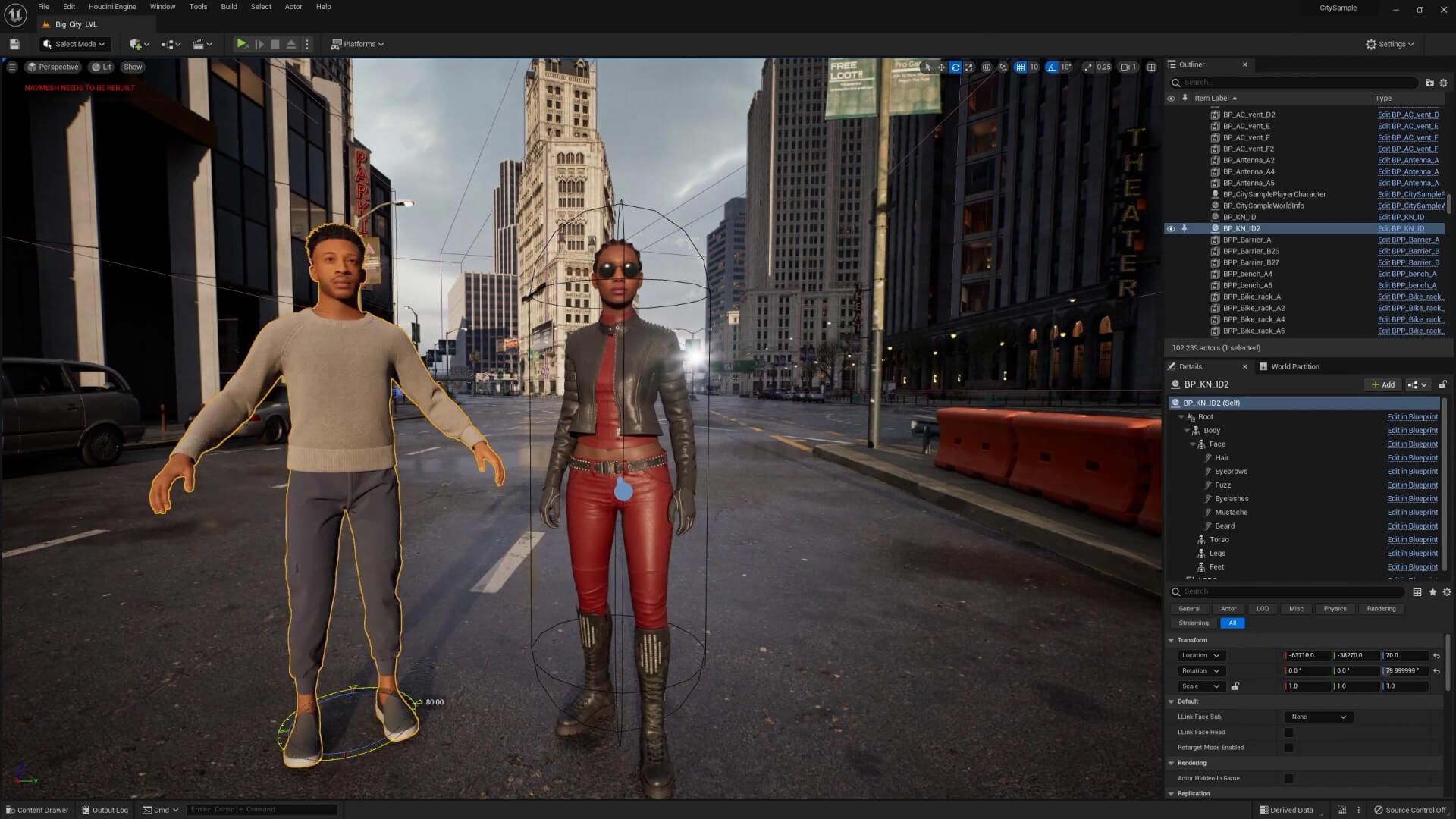Open the Create Blueprint icon in the toolbar
This screenshot has height=819, width=1456.
click(168, 43)
